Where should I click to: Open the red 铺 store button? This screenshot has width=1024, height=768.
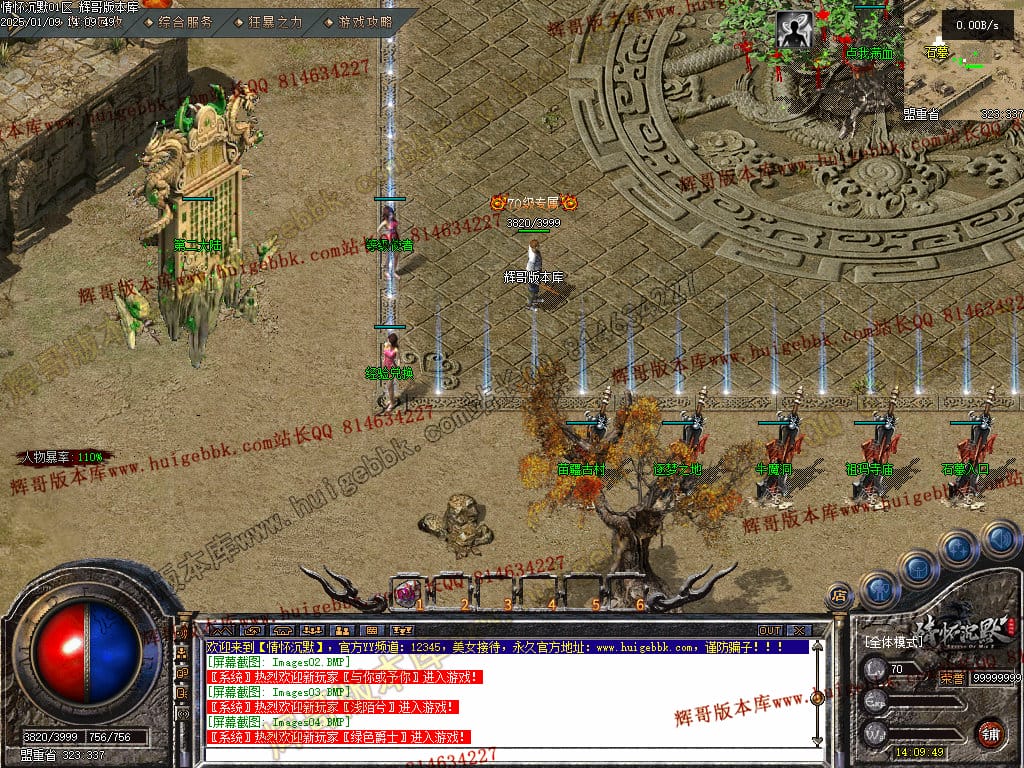991,732
